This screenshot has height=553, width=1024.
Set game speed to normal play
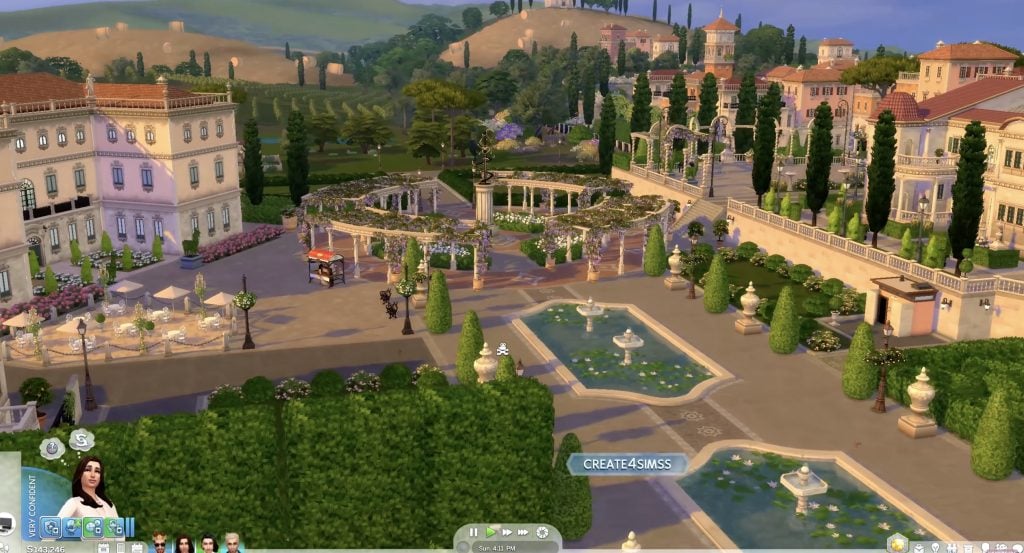[490, 532]
